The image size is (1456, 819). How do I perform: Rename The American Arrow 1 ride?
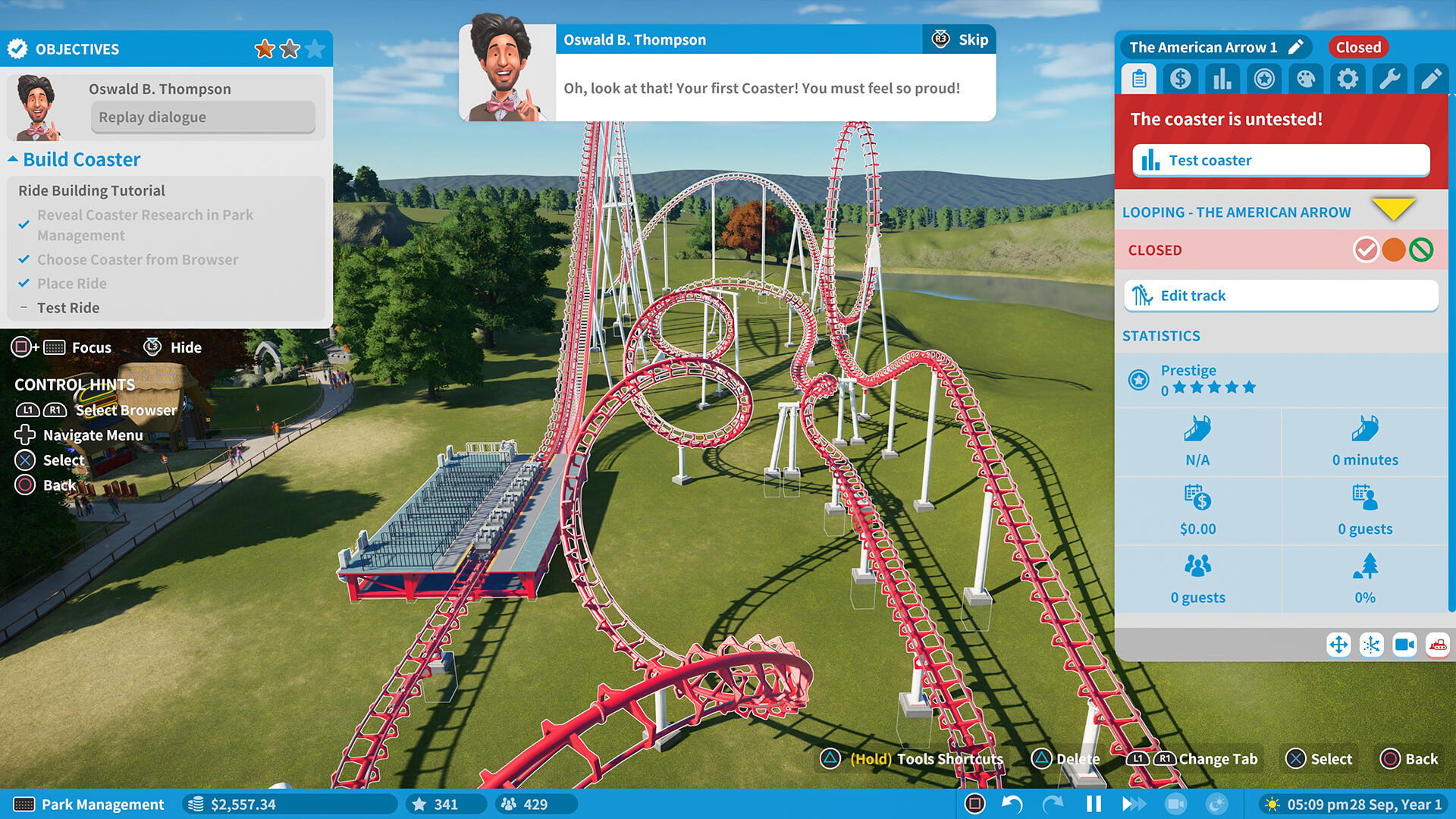pyautogui.click(x=1296, y=47)
